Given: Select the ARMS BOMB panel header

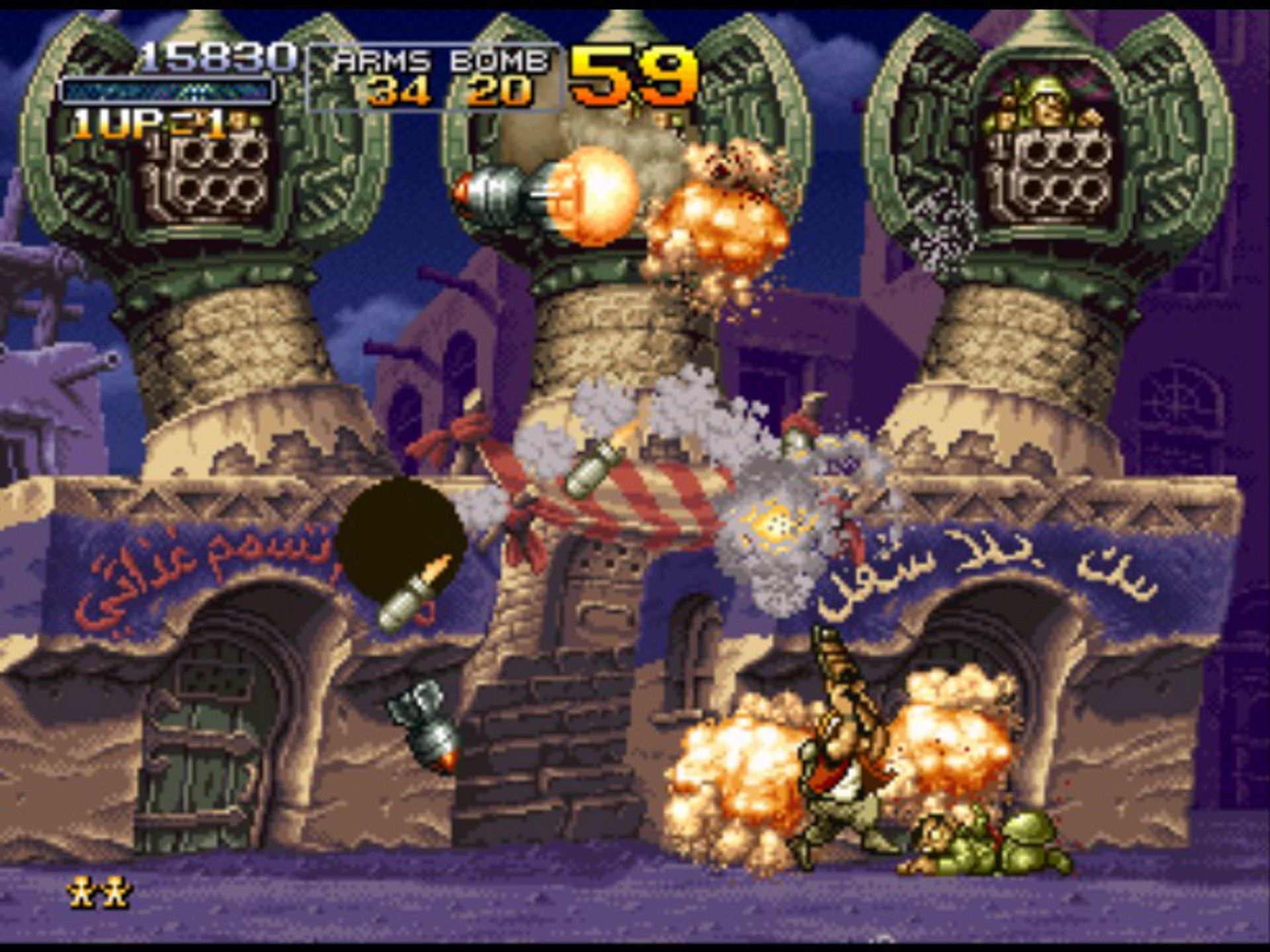Looking at the screenshot, I should 440,59.
